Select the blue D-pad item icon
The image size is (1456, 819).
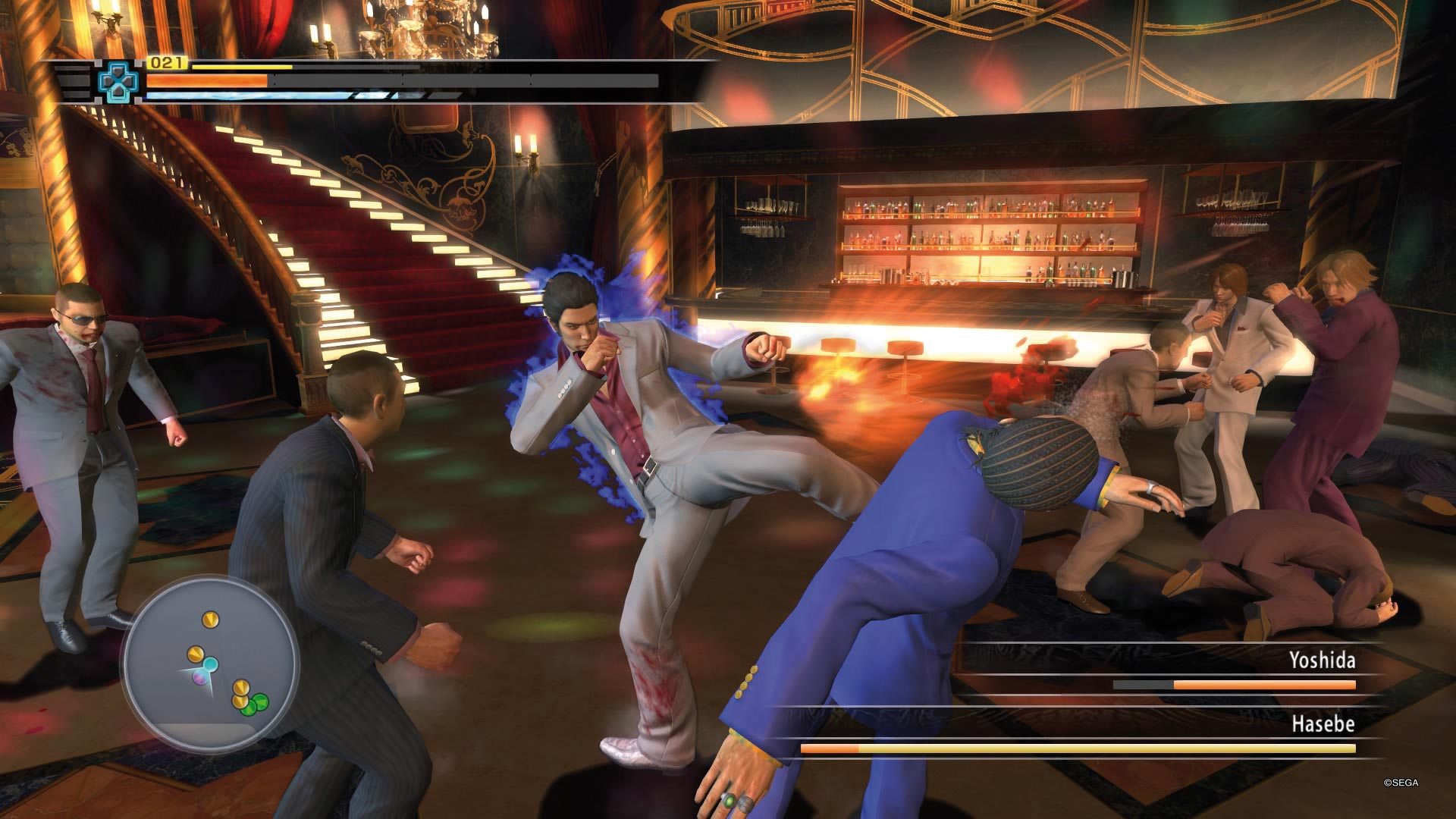point(118,82)
